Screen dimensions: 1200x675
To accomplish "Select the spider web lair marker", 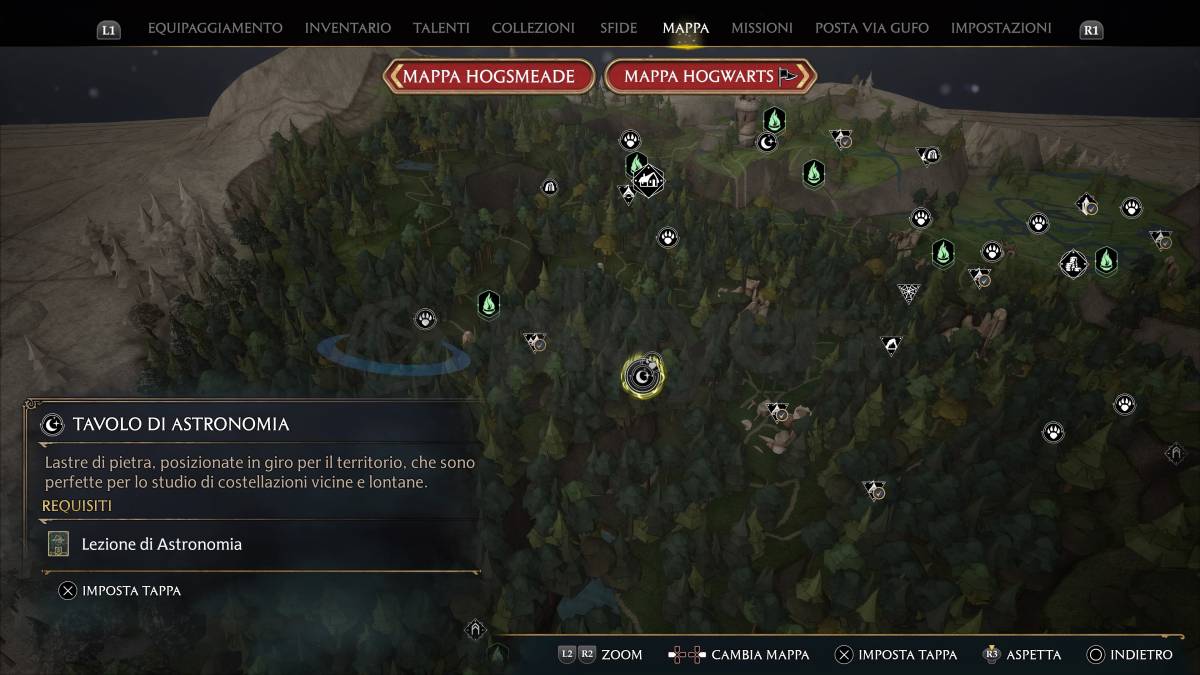I will 909,293.
